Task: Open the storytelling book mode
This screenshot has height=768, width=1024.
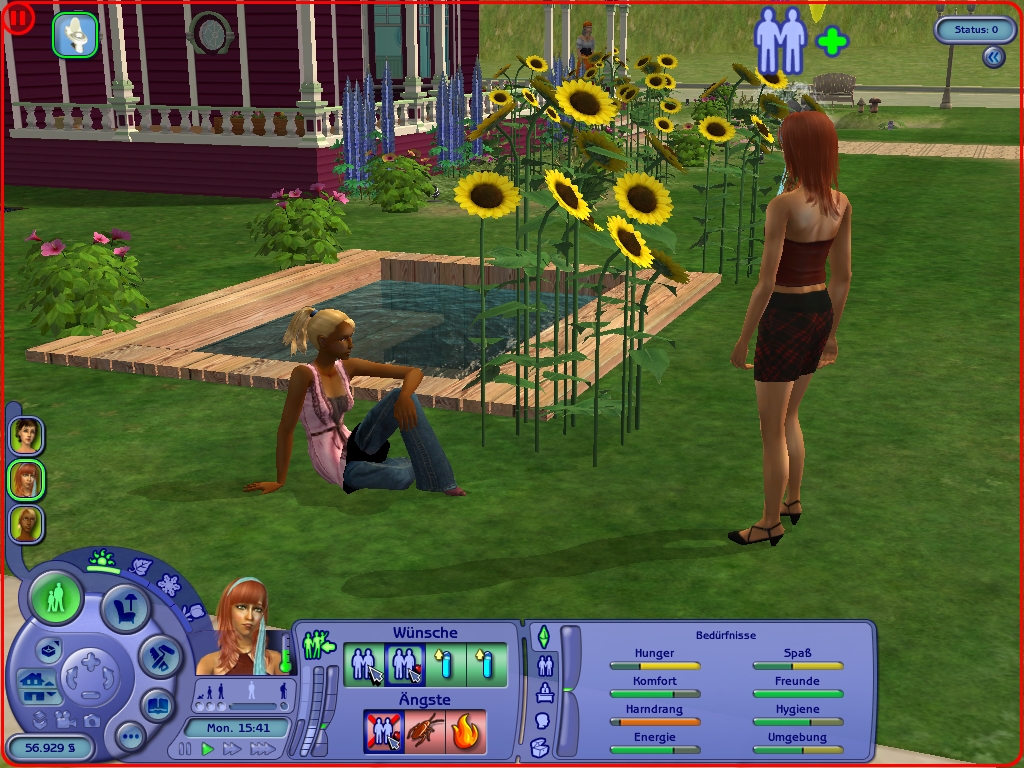Action: (157, 705)
